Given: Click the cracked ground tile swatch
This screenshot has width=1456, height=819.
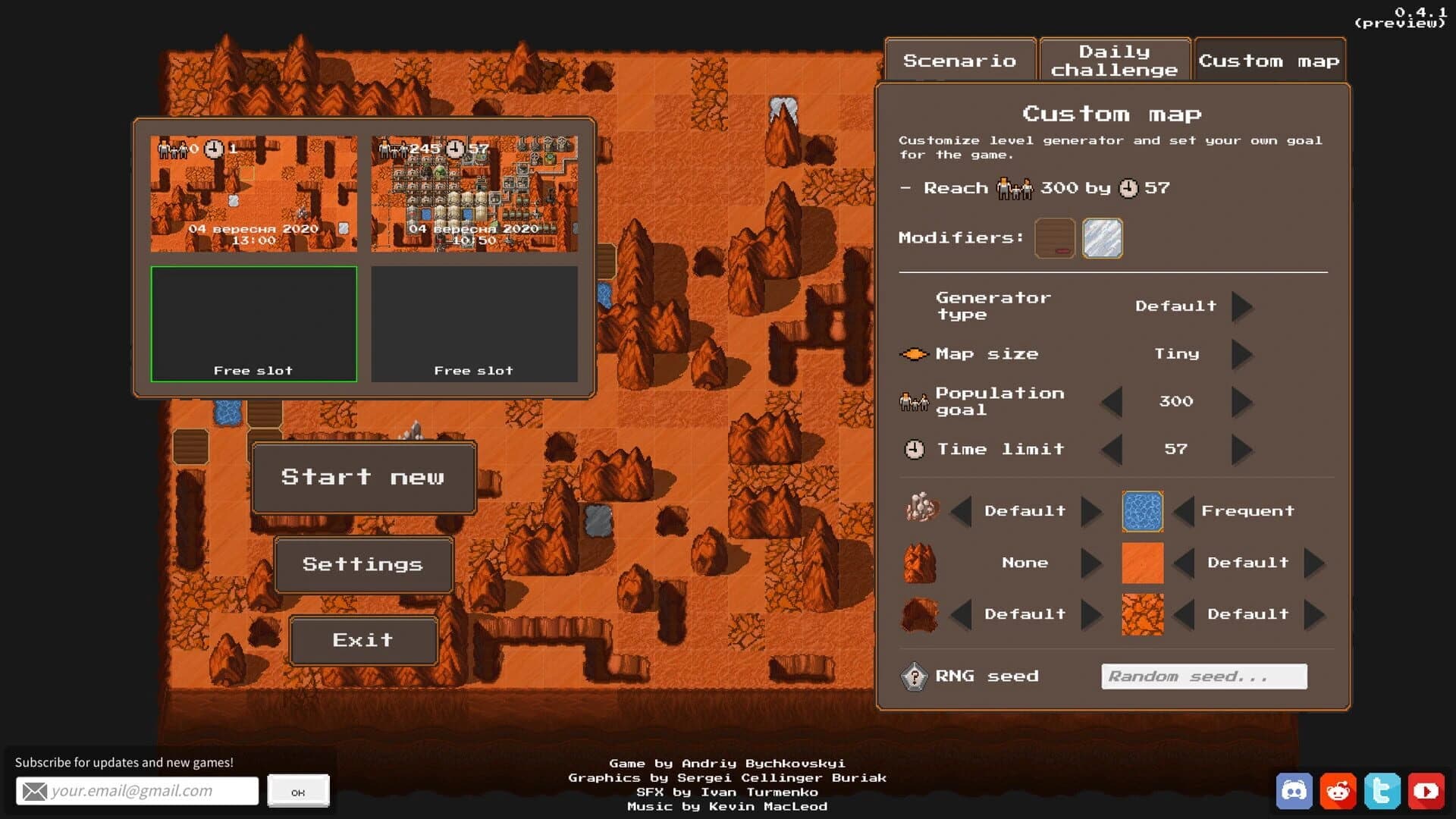Looking at the screenshot, I should tap(1142, 614).
